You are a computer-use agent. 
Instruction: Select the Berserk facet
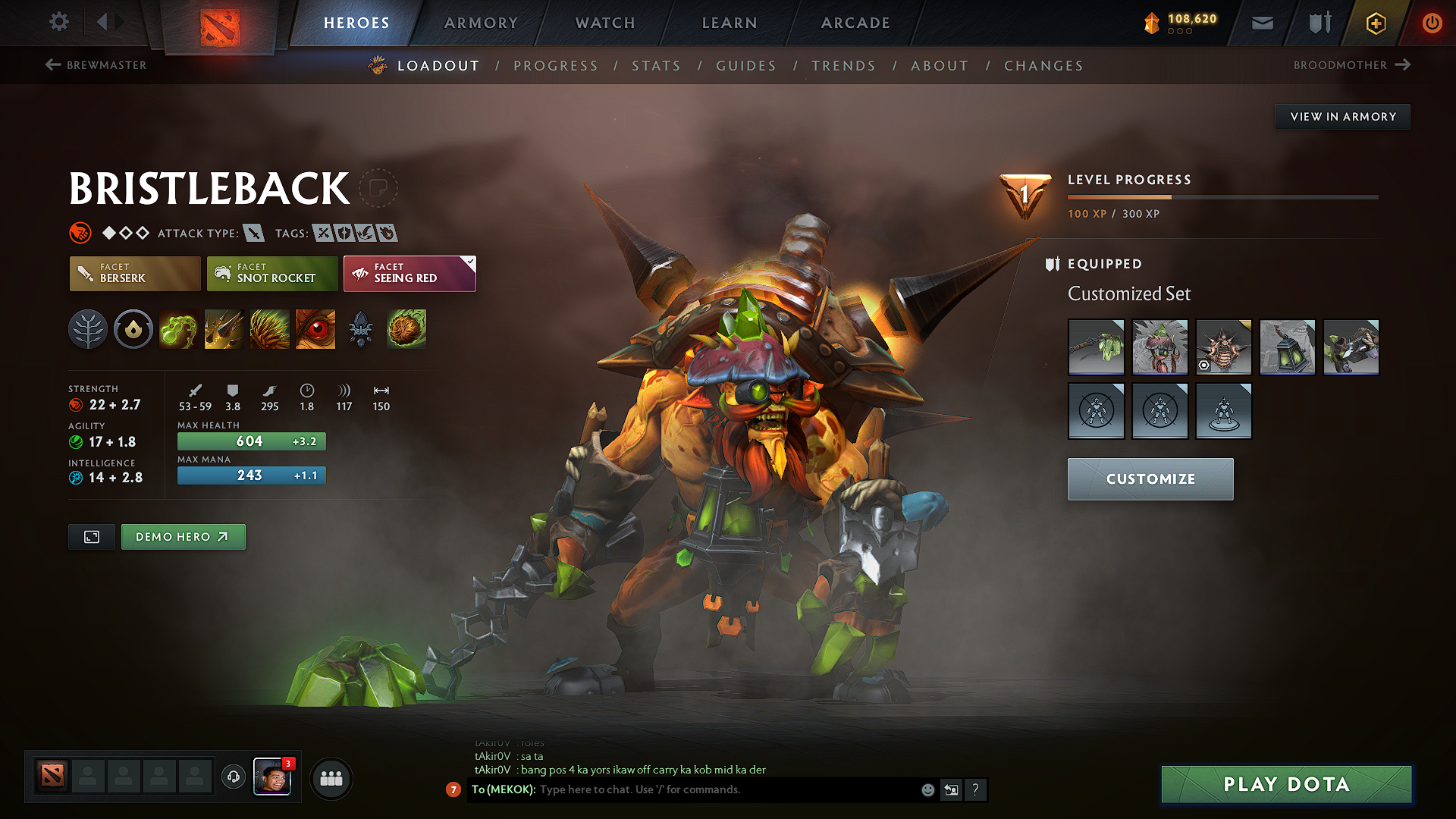pyautogui.click(x=134, y=273)
